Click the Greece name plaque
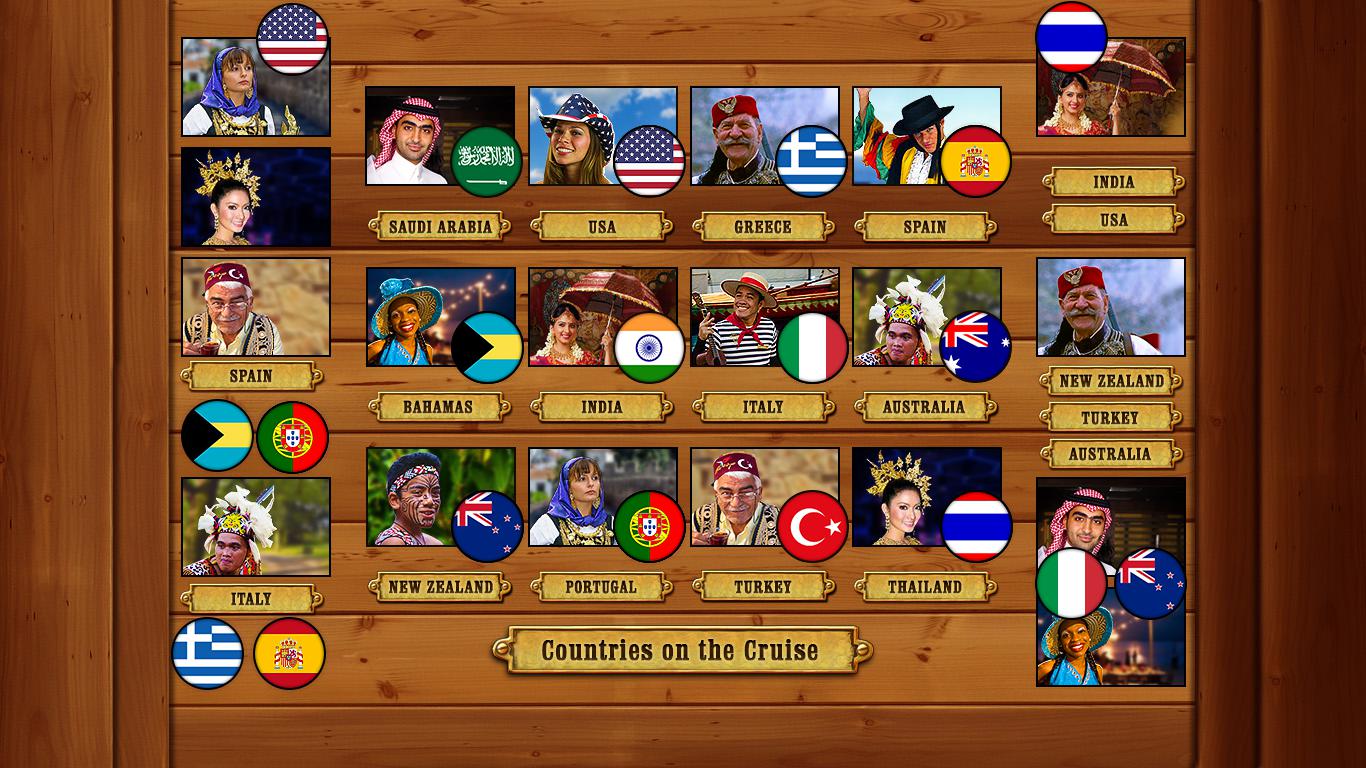1366x768 pixels. (763, 227)
